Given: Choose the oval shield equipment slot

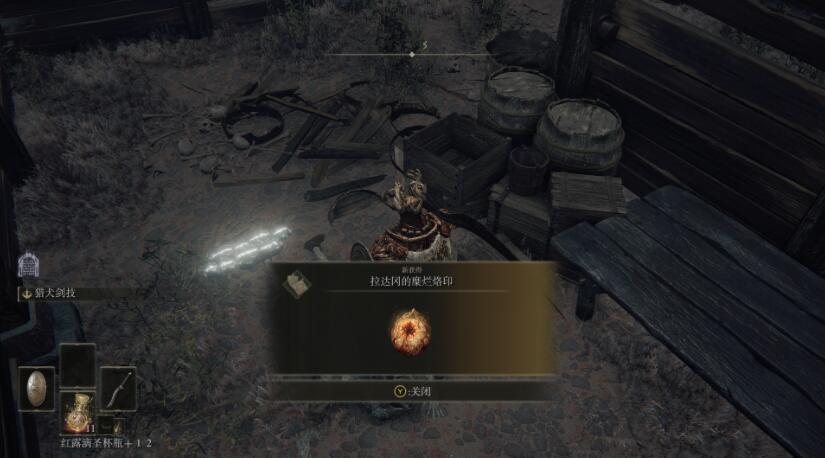Looking at the screenshot, I should 39,388.
